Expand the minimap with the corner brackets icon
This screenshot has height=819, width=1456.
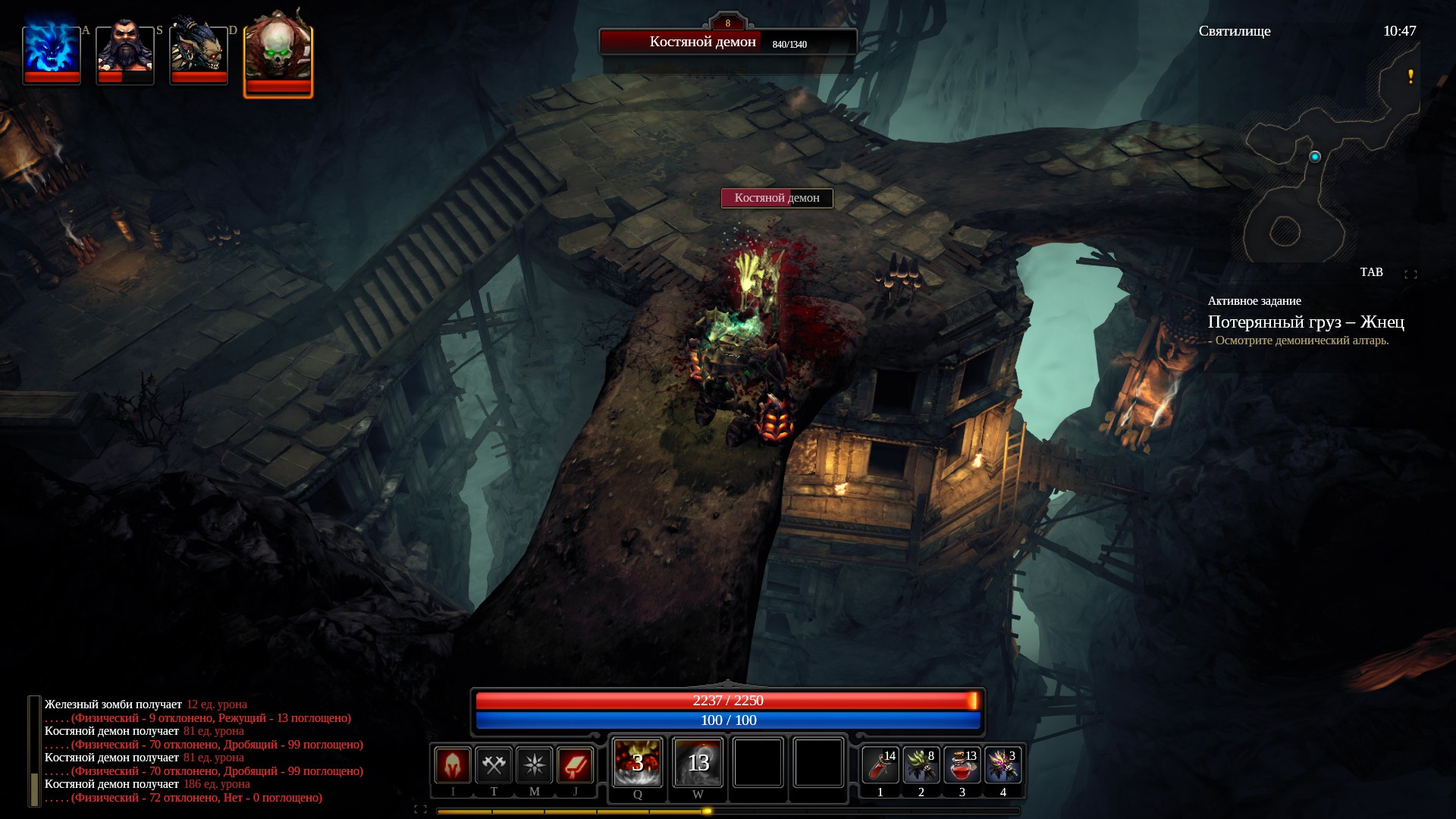pyautogui.click(x=1410, y=274)
